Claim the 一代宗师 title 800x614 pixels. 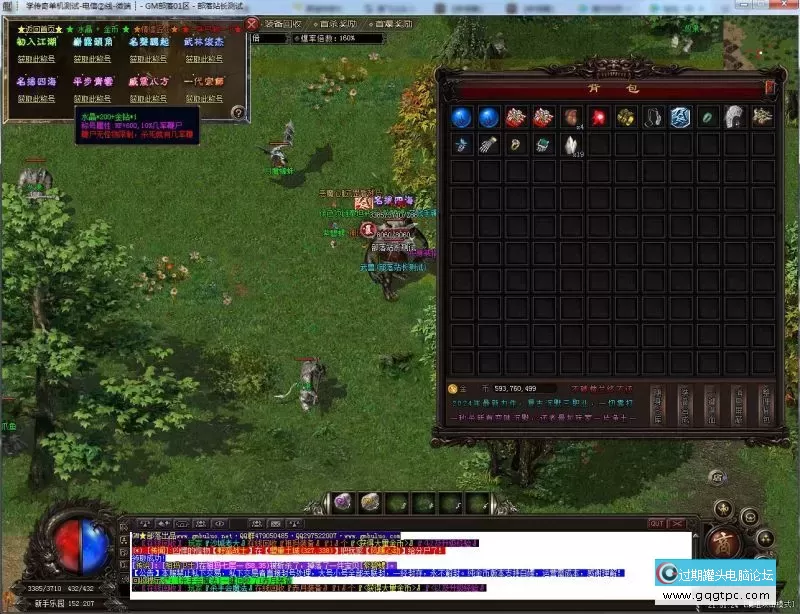[203, 96]
